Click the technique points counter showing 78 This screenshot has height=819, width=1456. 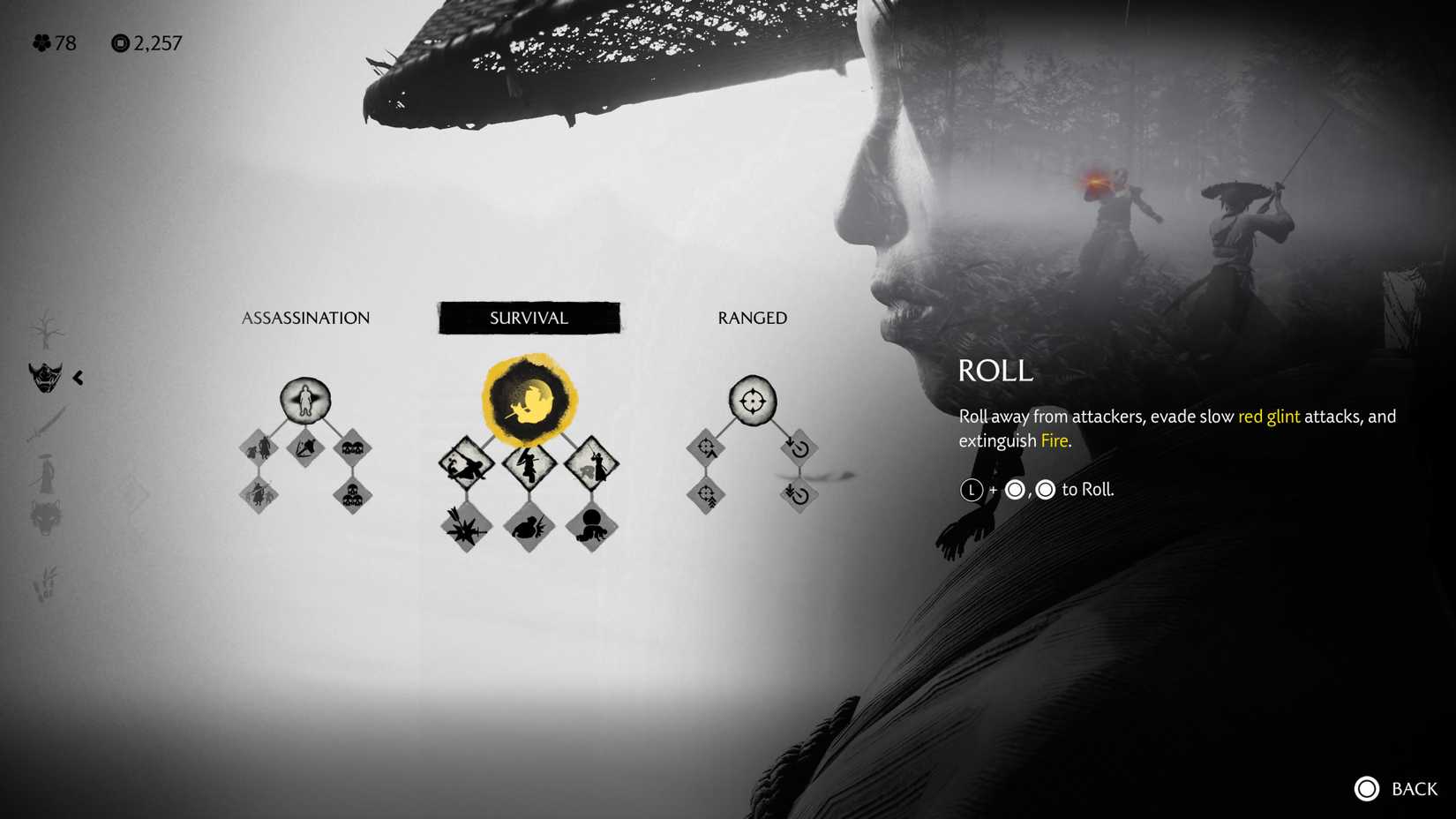point(55,42)
